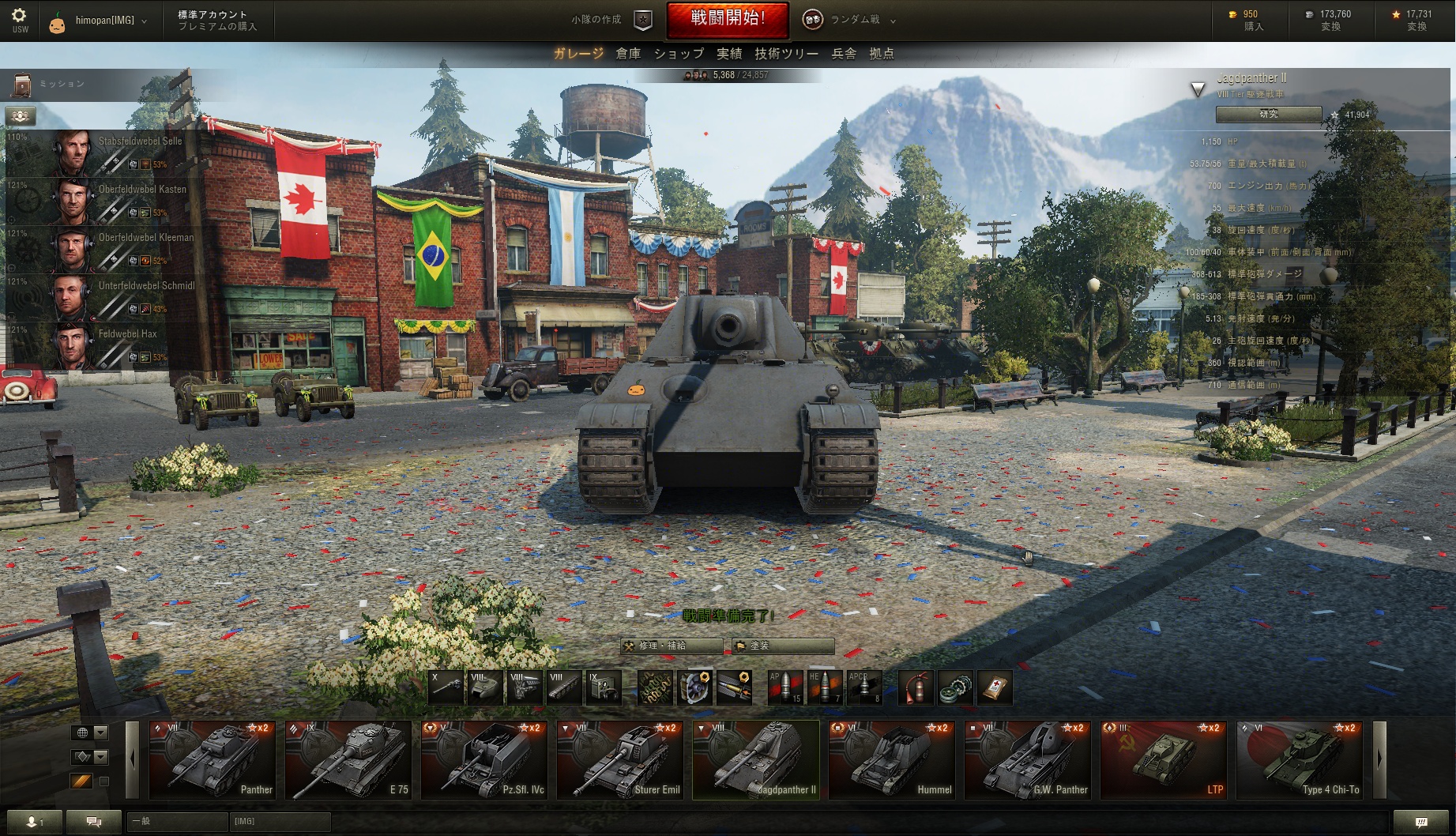This screenshot has height=836, width=1456.
Task: Open the 技術ツリー tech tree tab
Action: [x=786, y=54]
